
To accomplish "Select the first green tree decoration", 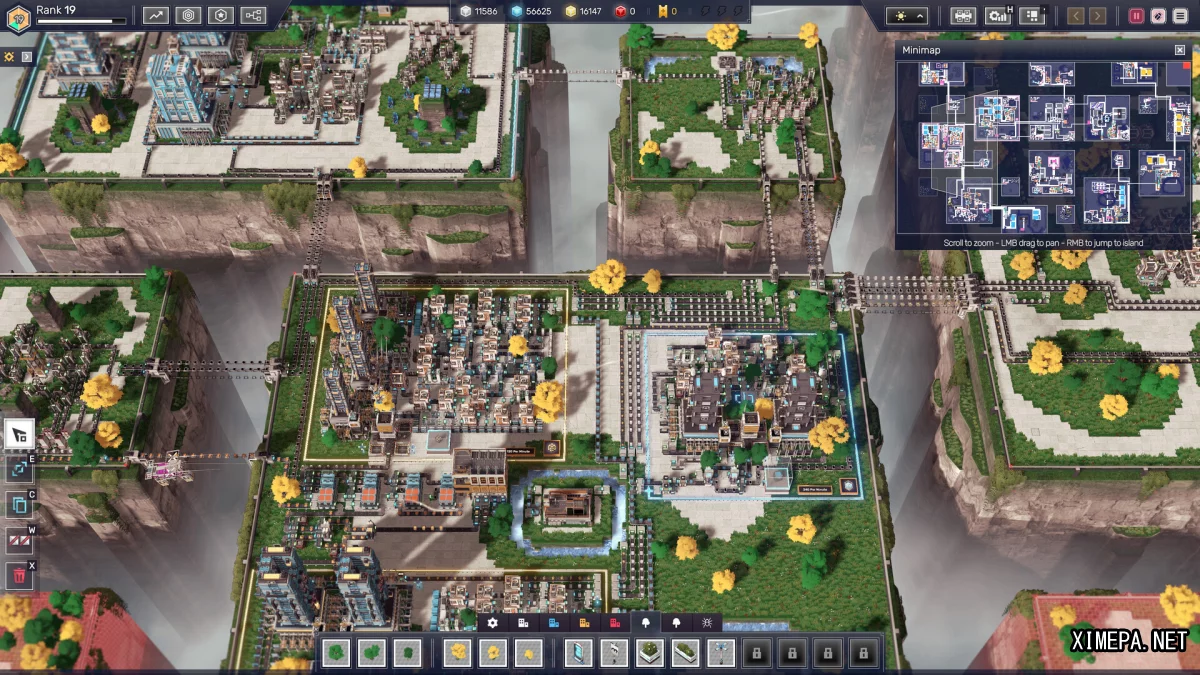I will pos(337,653).
